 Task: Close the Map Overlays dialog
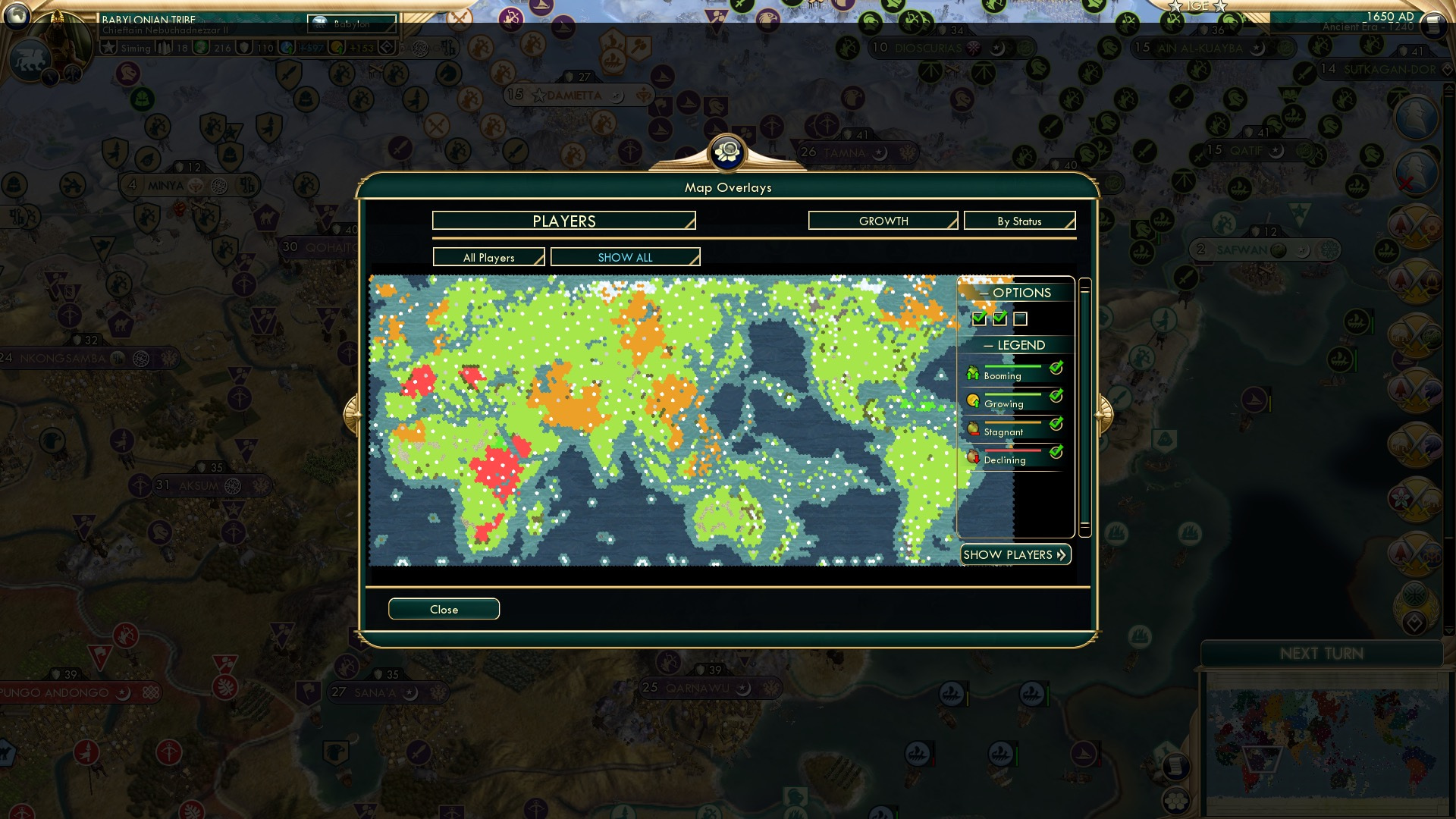click(x=444, y=609)
